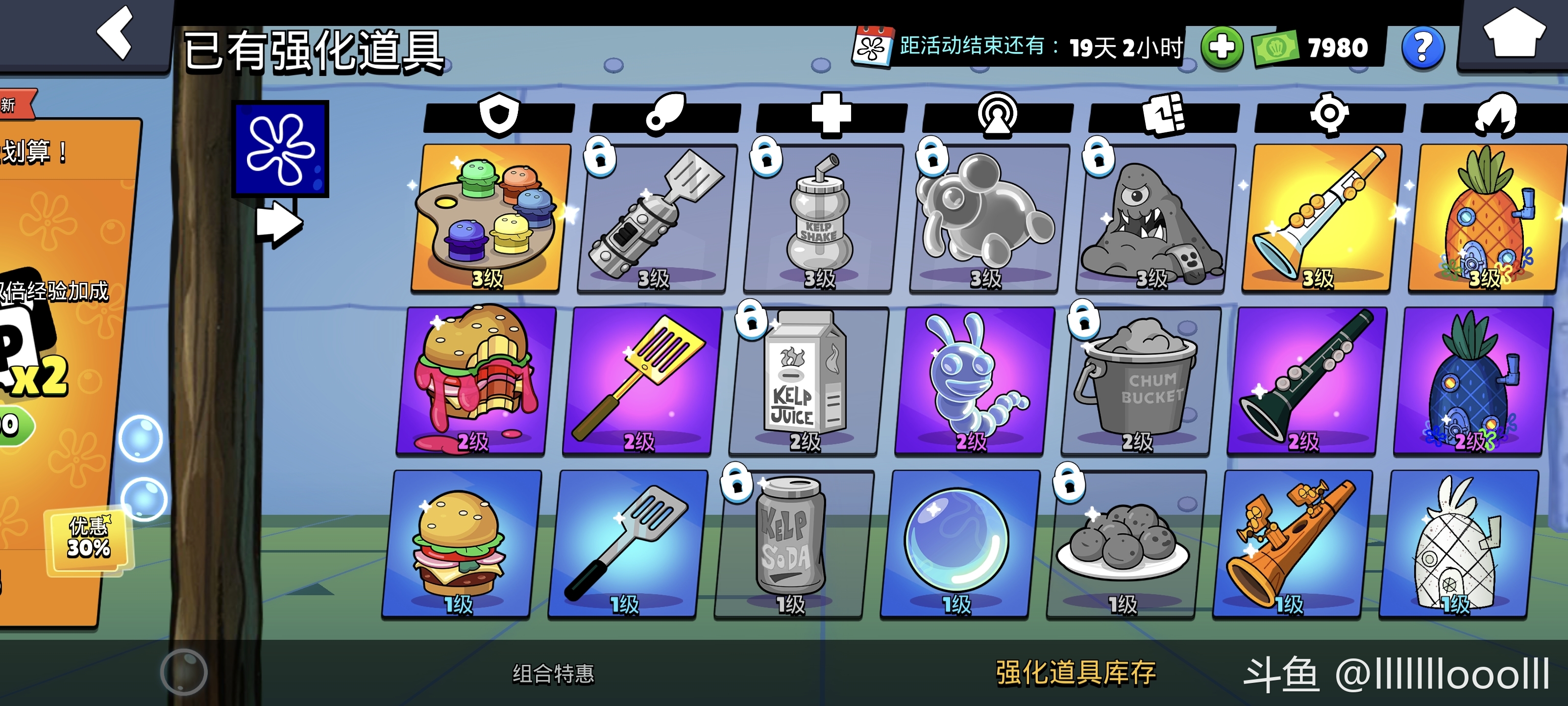Choose the locked Kelp Soda can
Image resolution: width=1568 pixels, height=706 pixels.
tap(792, 544)
